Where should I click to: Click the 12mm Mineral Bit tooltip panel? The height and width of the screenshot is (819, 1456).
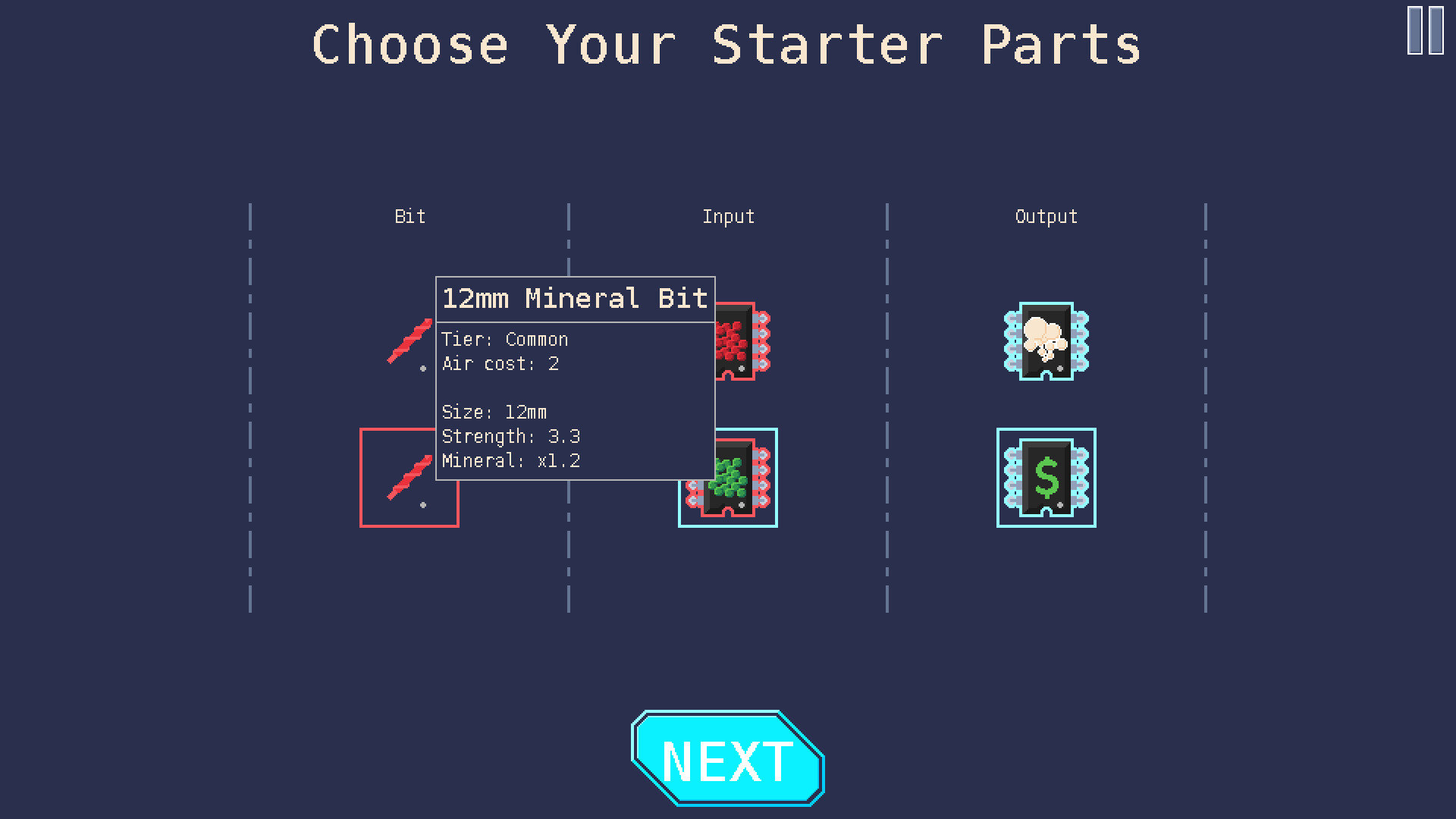[x=575, y=379]
